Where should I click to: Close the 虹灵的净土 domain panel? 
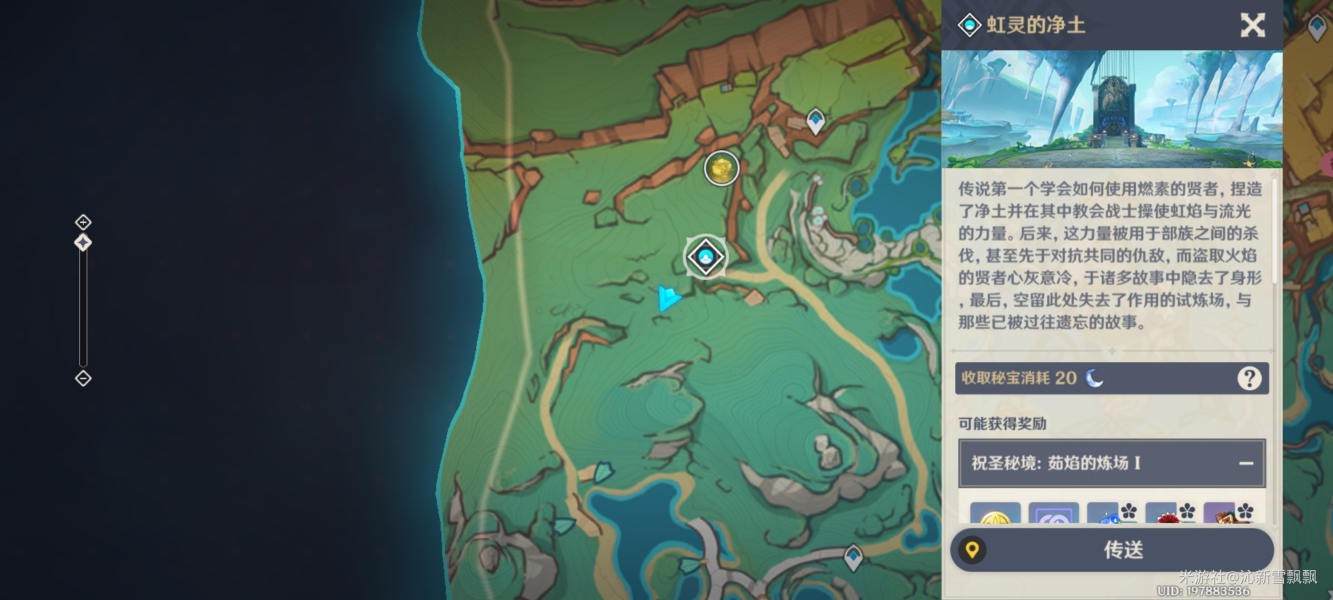(x=1252, y=25)
